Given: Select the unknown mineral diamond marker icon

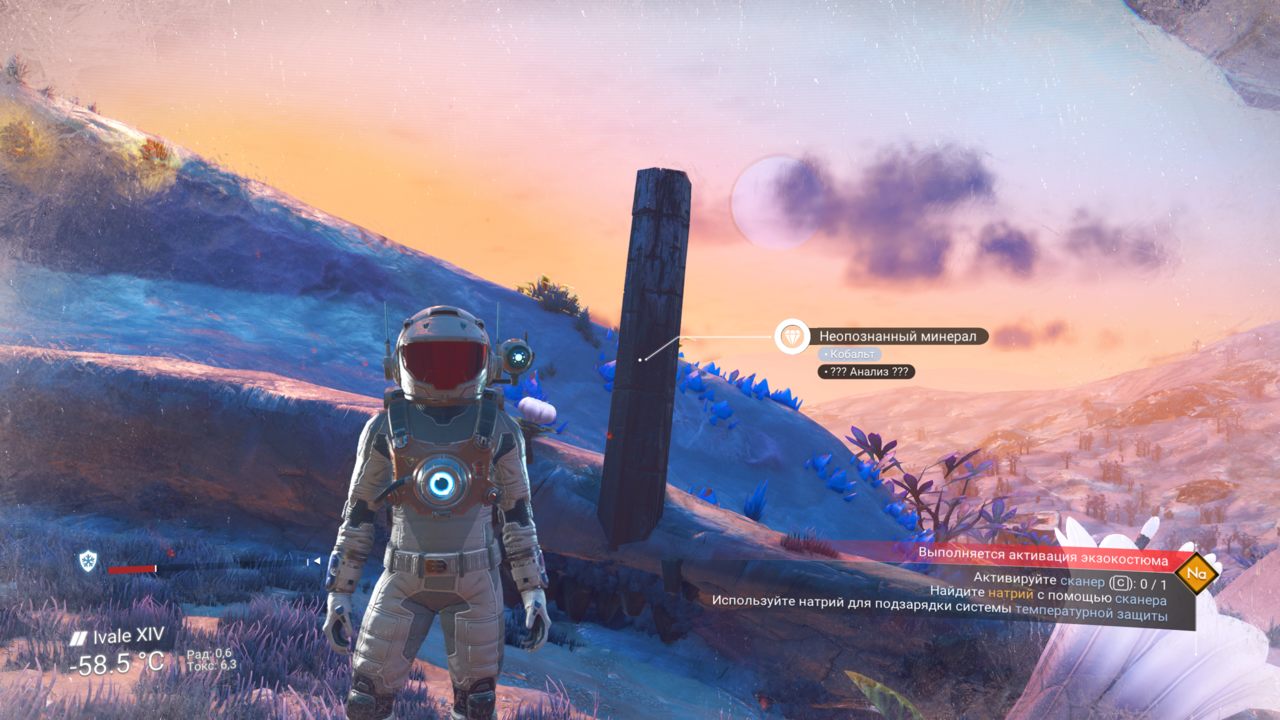Looking at the screenshot, I should [x=793, y=337].
